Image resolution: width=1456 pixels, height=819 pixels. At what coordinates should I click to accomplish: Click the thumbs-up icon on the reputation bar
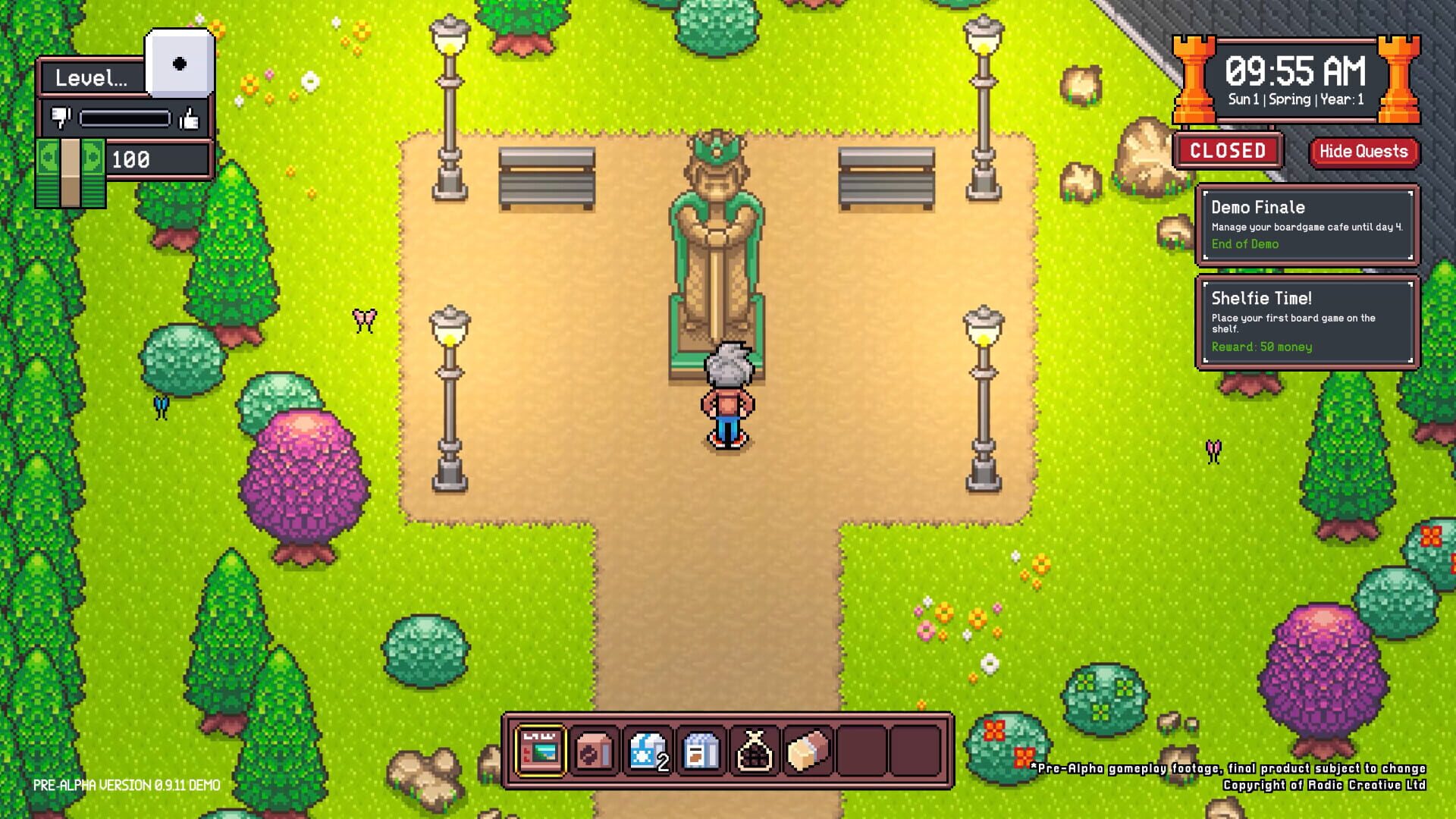pos(190,118)
